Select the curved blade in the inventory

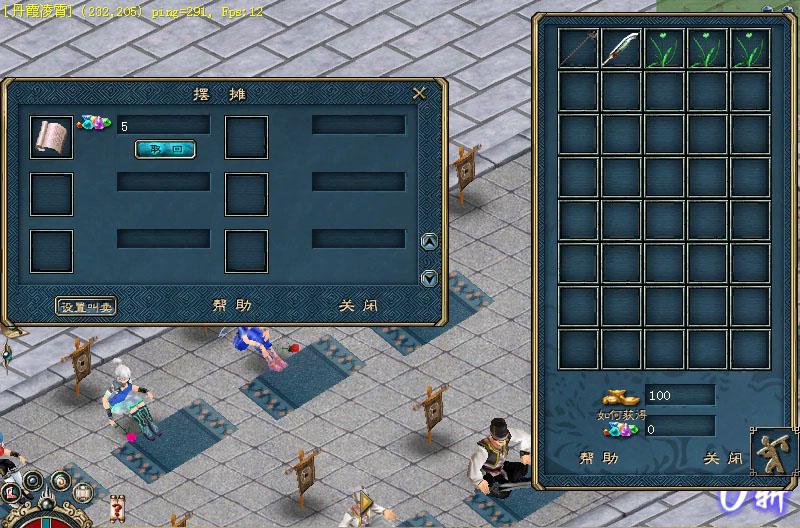pos(622,48)
